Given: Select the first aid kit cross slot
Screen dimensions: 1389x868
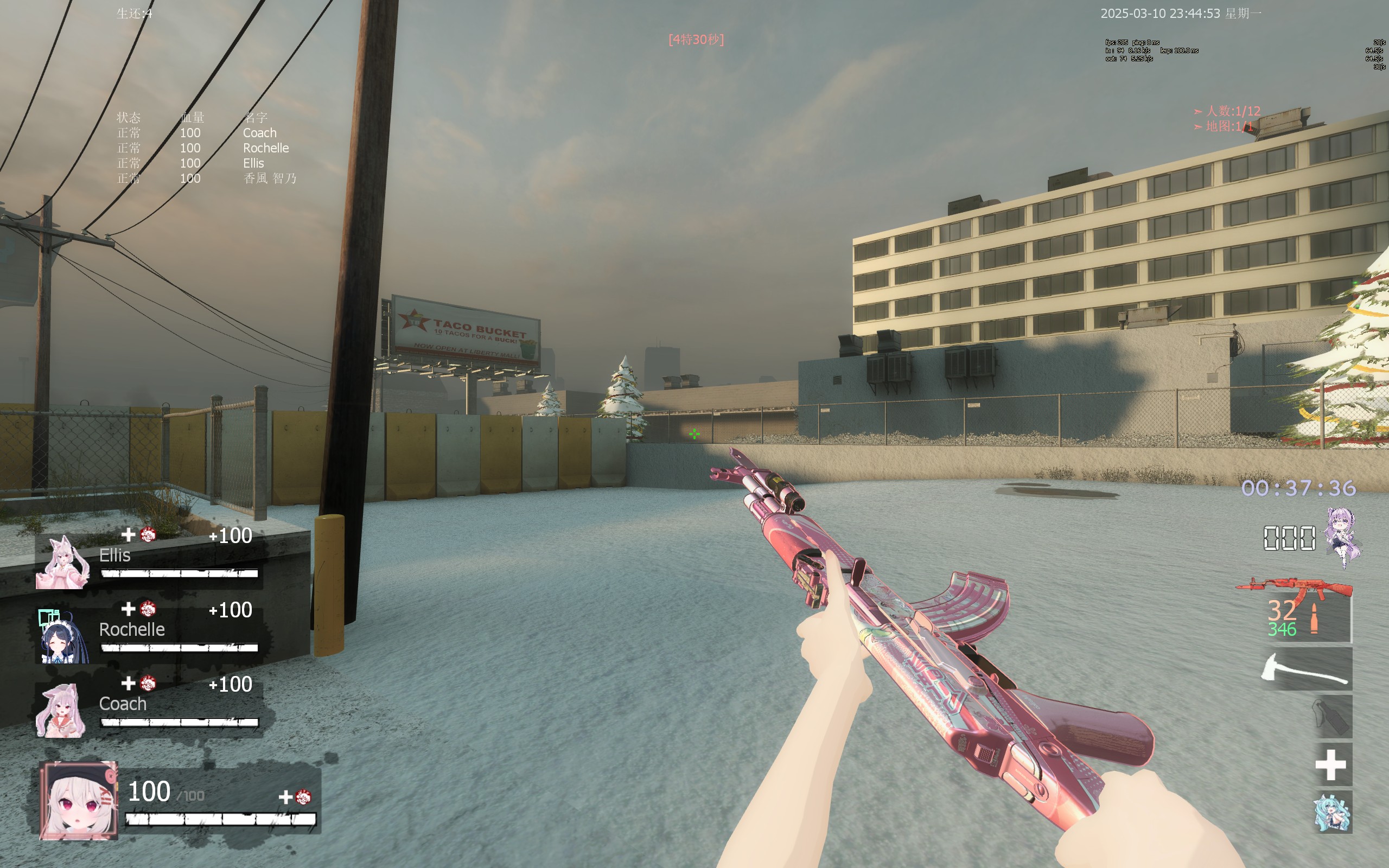Looking at the screenshot, I should point(1330,765).
